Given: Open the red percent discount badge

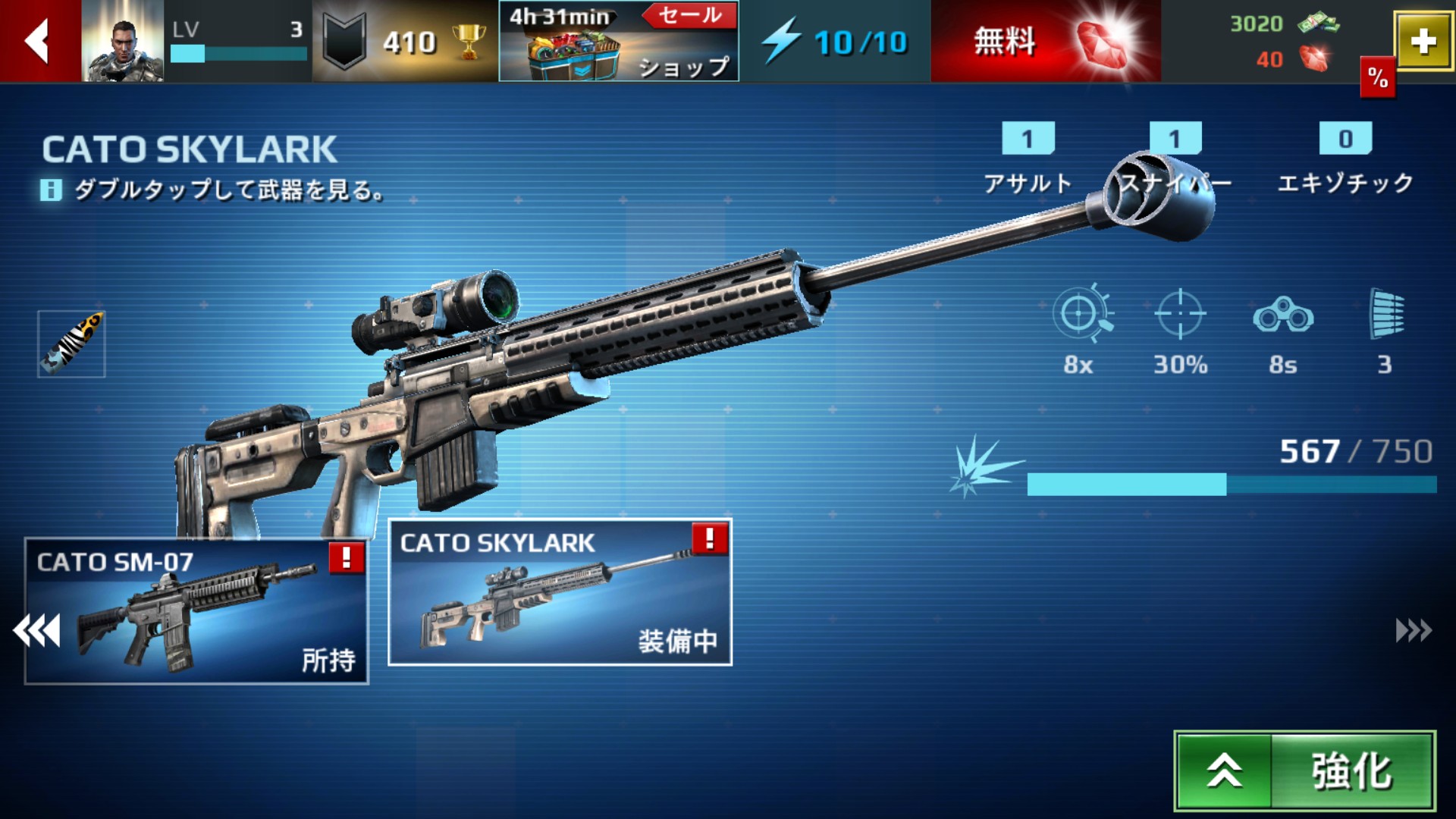Looking at the screenshot, I should 1377,77.
